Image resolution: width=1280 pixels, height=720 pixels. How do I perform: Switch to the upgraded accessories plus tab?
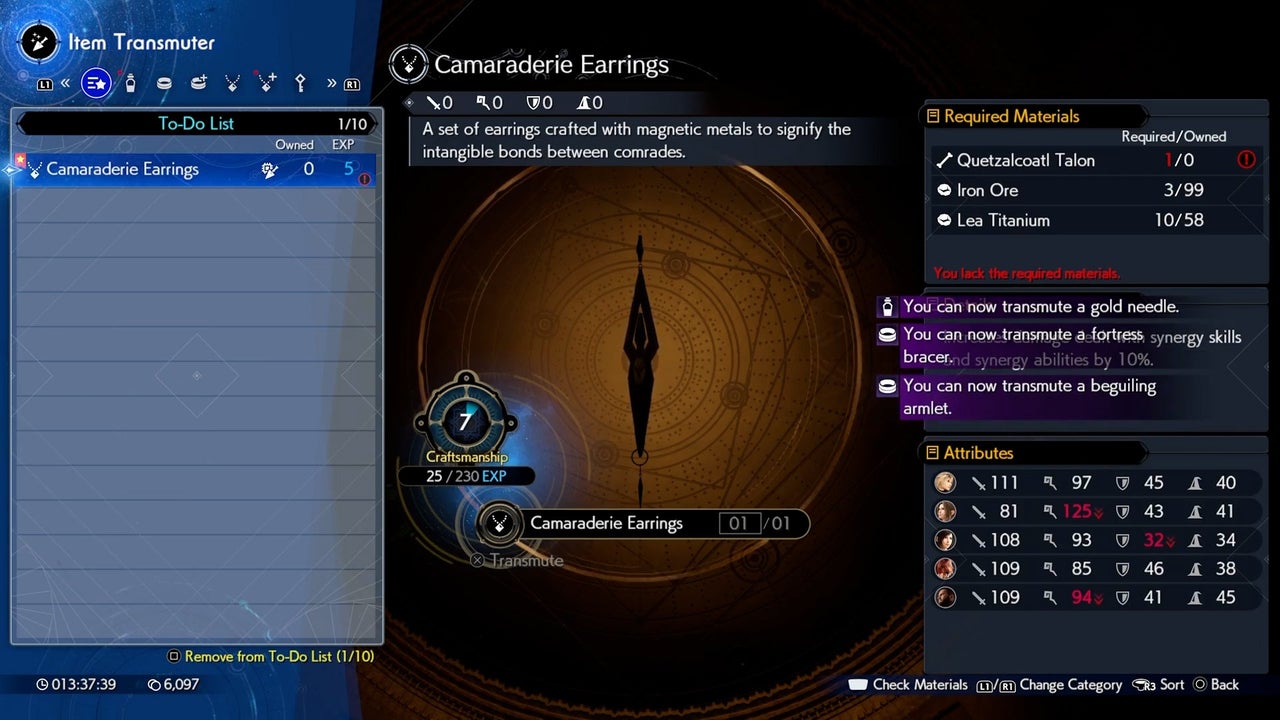click(266, 84)
